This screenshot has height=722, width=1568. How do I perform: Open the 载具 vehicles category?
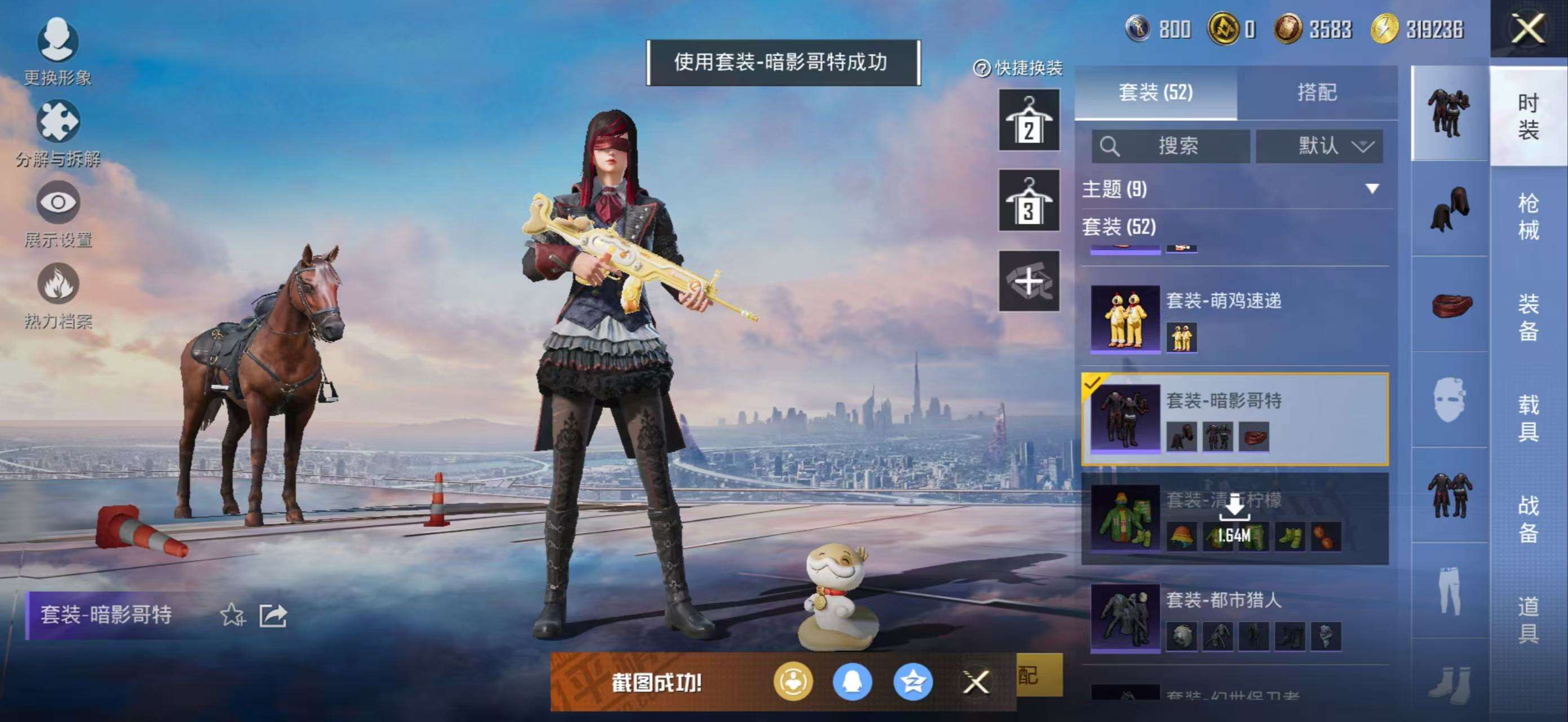click(1528, 417)
